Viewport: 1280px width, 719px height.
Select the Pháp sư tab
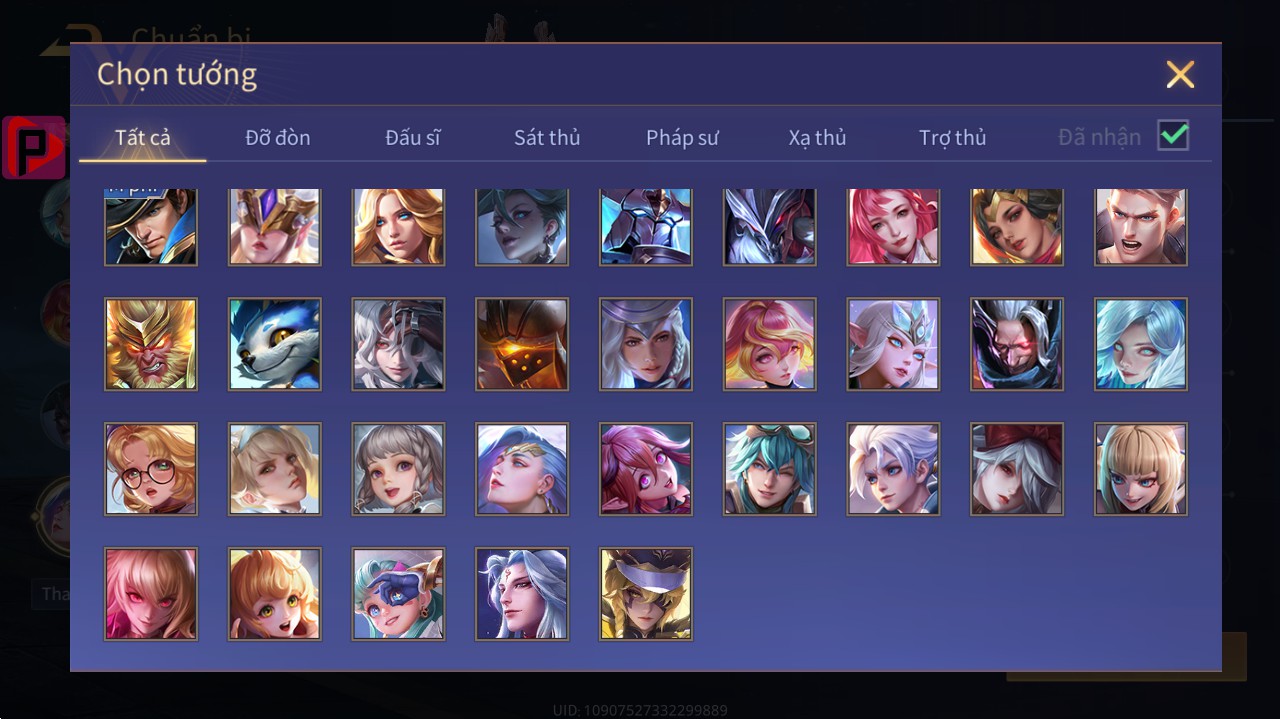[x=682, y=137]
